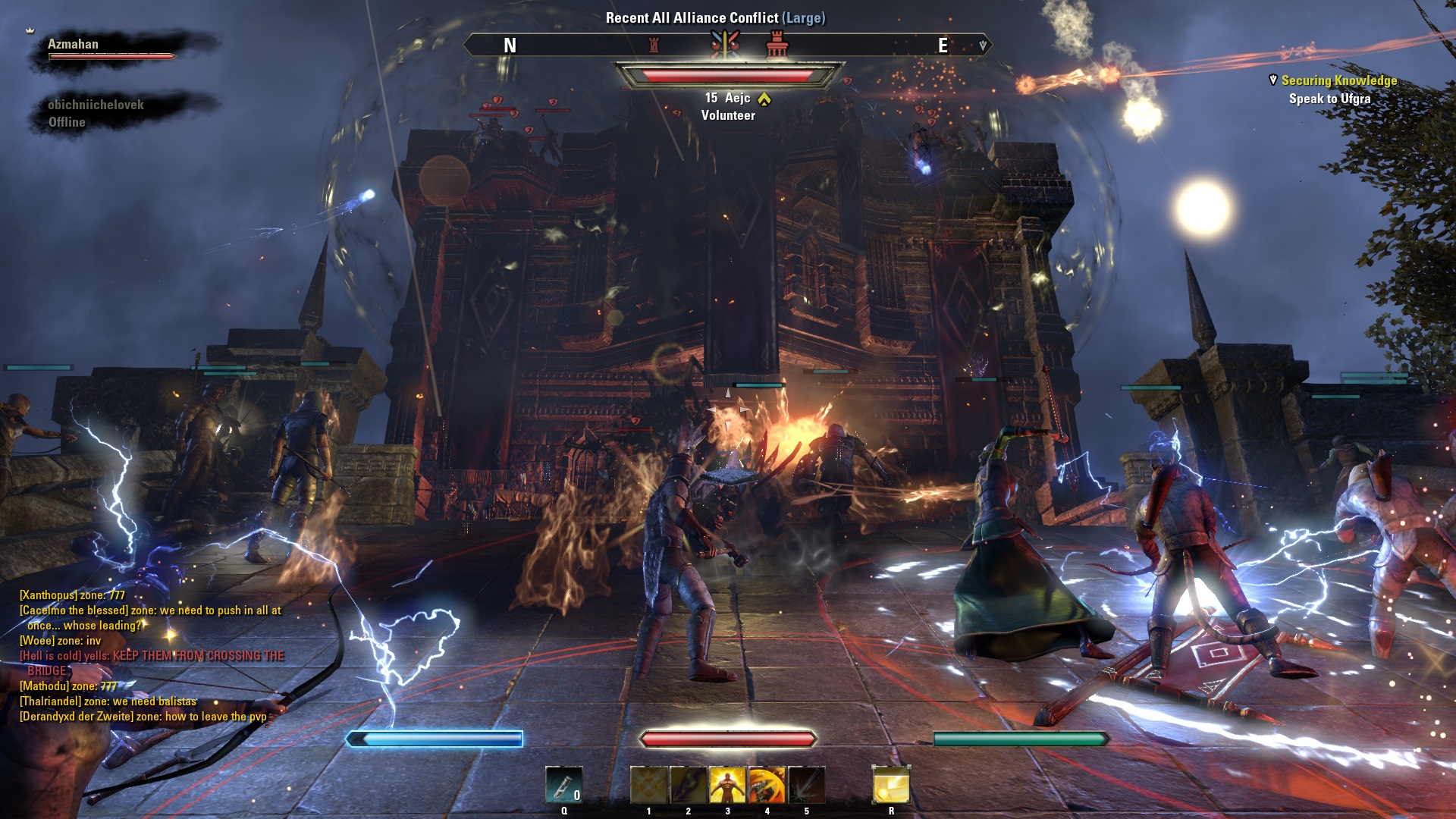The width and height of the screenshot is (1456, 819).
Task: Activate the glowing golden figure ability
Action: pos(727,784)
